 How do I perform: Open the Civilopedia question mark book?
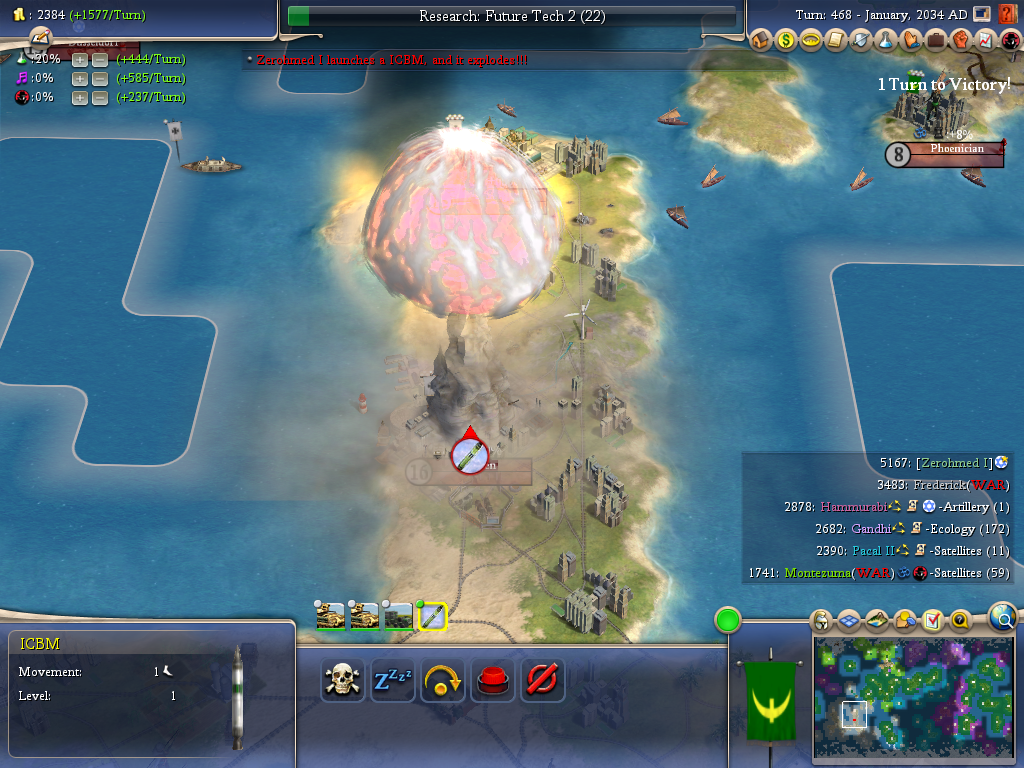[1007, 14]
